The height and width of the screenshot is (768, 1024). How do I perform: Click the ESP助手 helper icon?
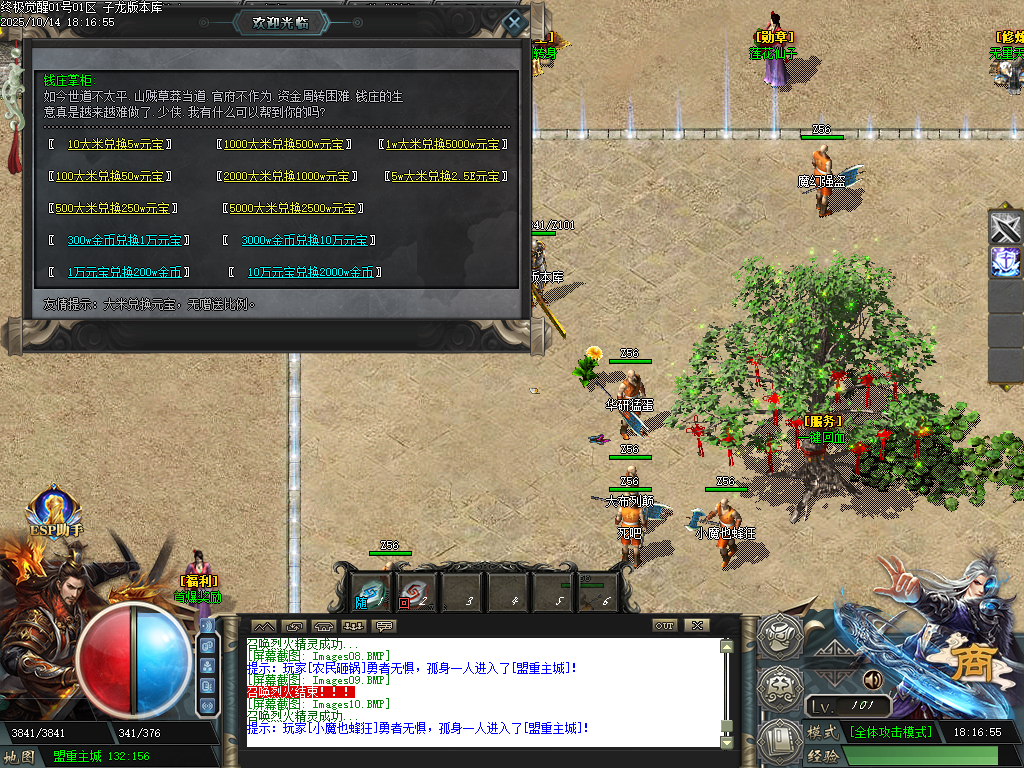pyautogui.click(x=55, y=510)
